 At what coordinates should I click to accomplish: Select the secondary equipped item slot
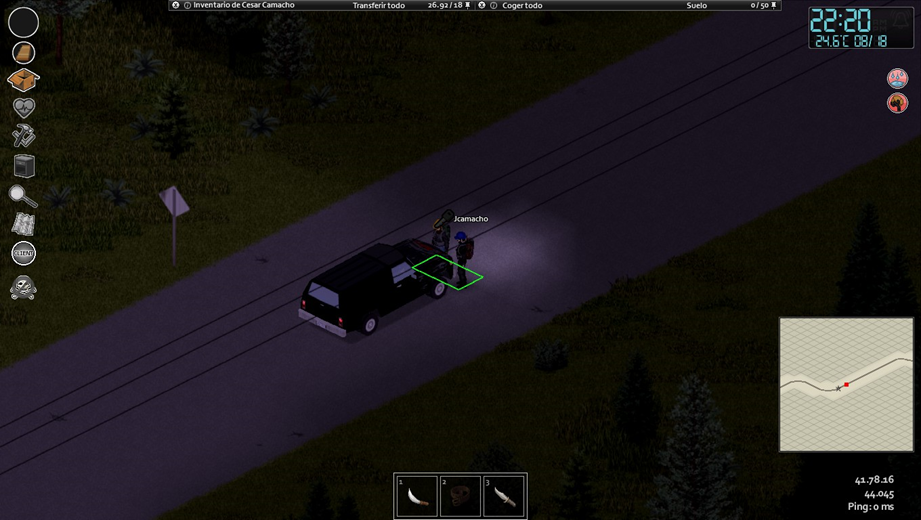pos(23,52)
